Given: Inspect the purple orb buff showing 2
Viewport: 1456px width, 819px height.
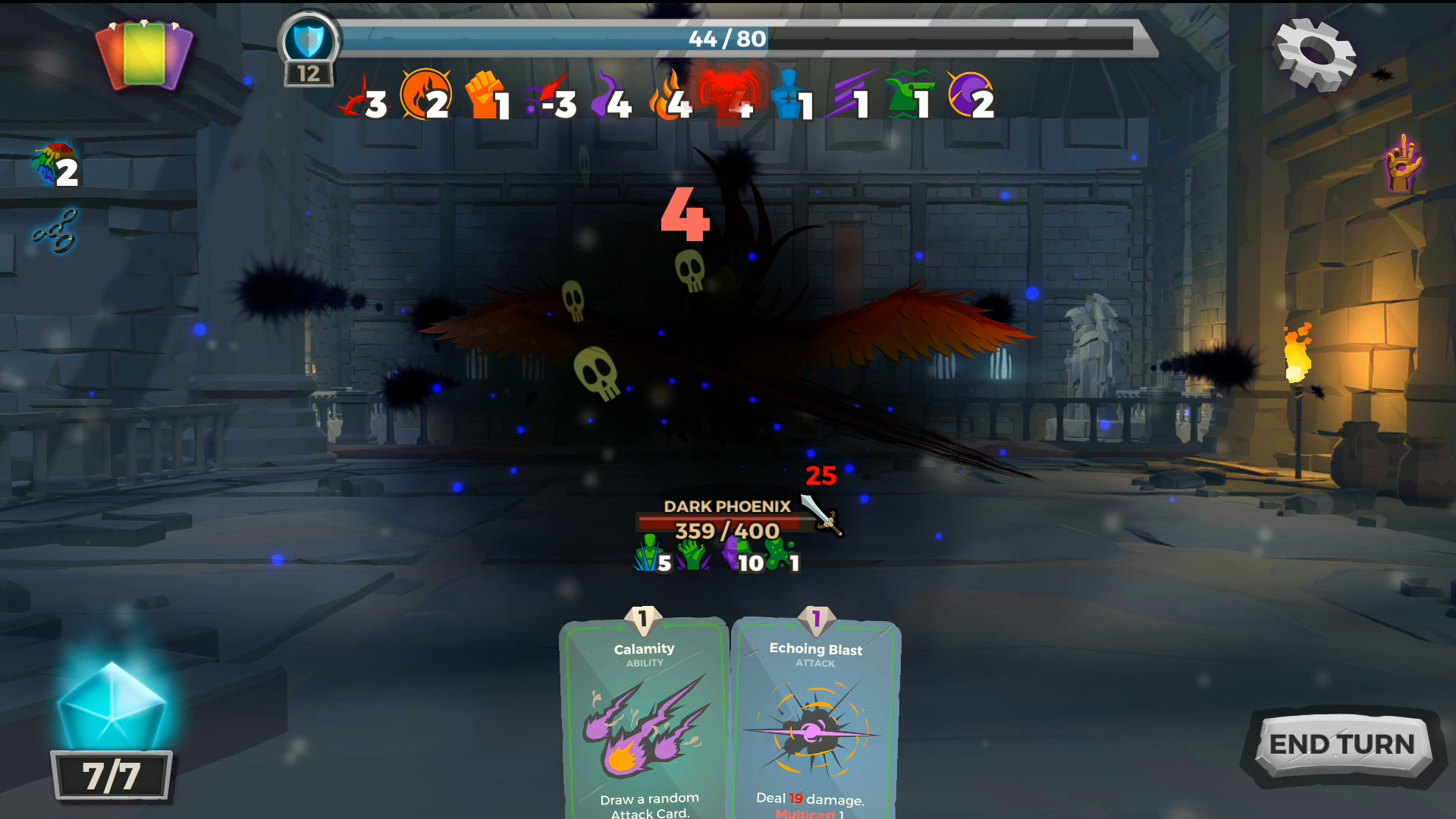Looking at the screenshot, I should (x=969, y=95).
